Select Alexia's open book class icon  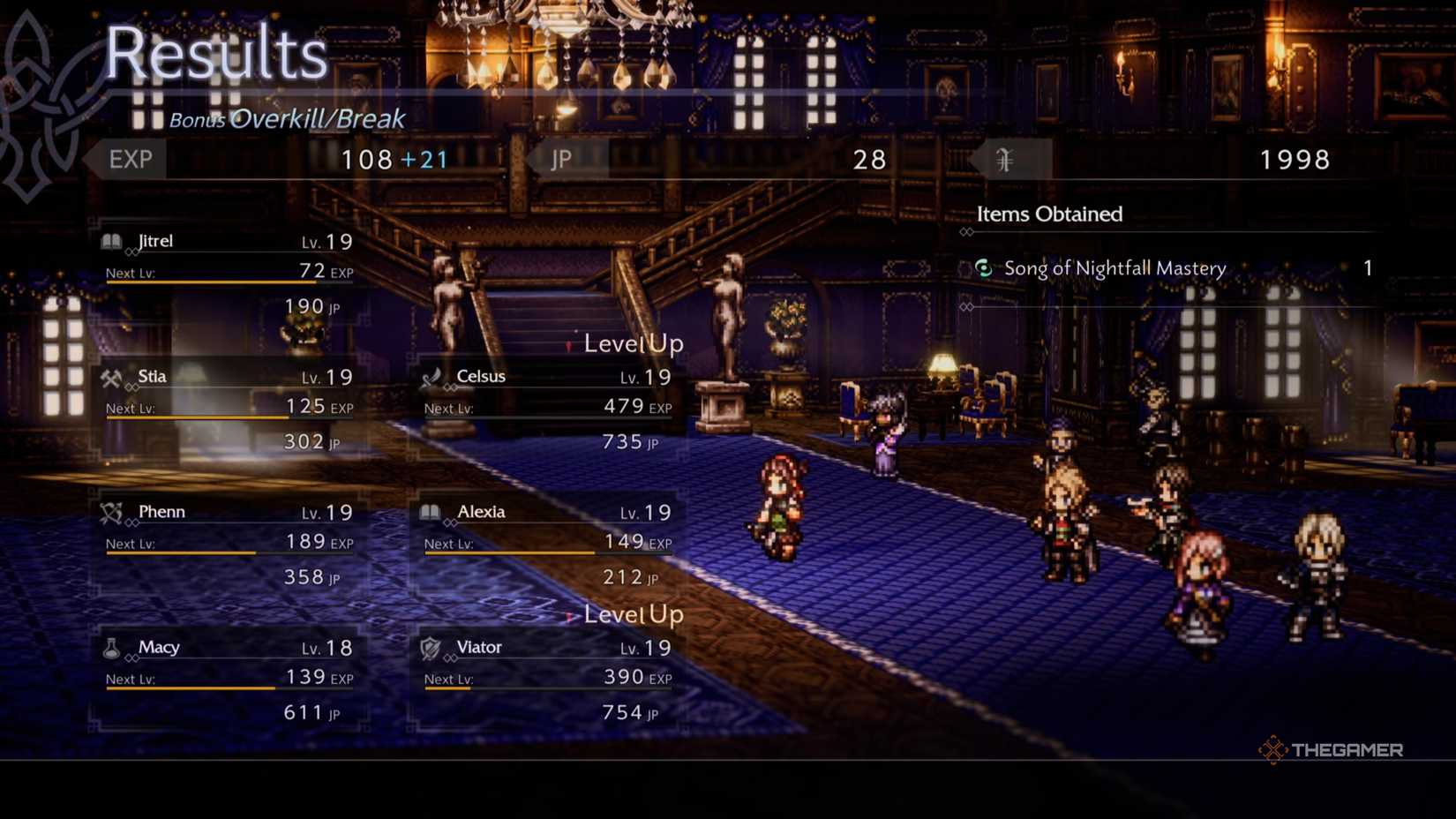[430, 512]
